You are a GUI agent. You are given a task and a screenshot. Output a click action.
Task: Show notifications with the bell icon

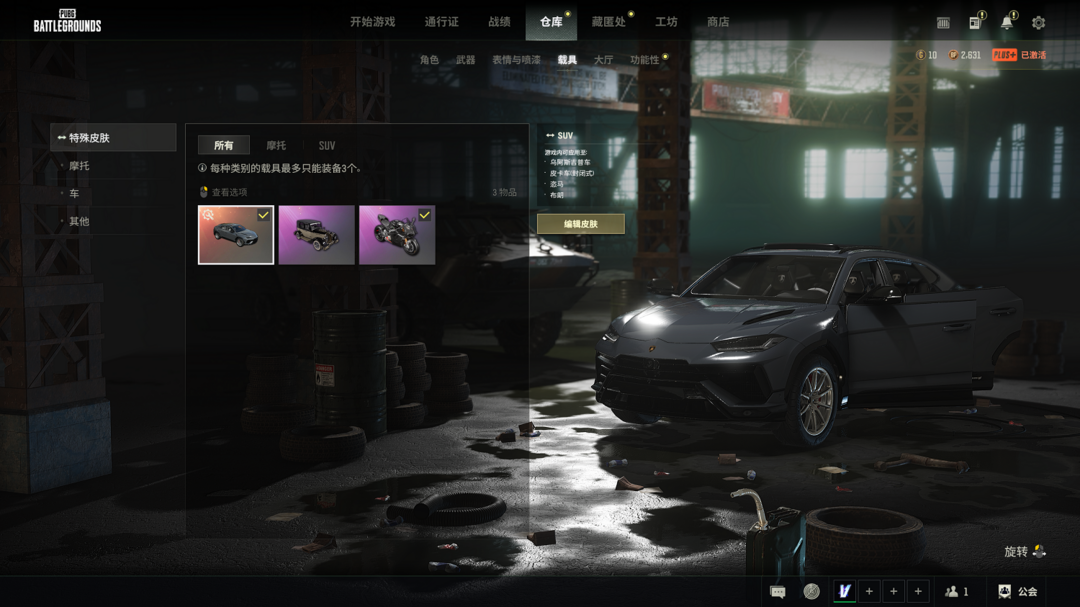pyautogui.click(x=1007, y=22)
